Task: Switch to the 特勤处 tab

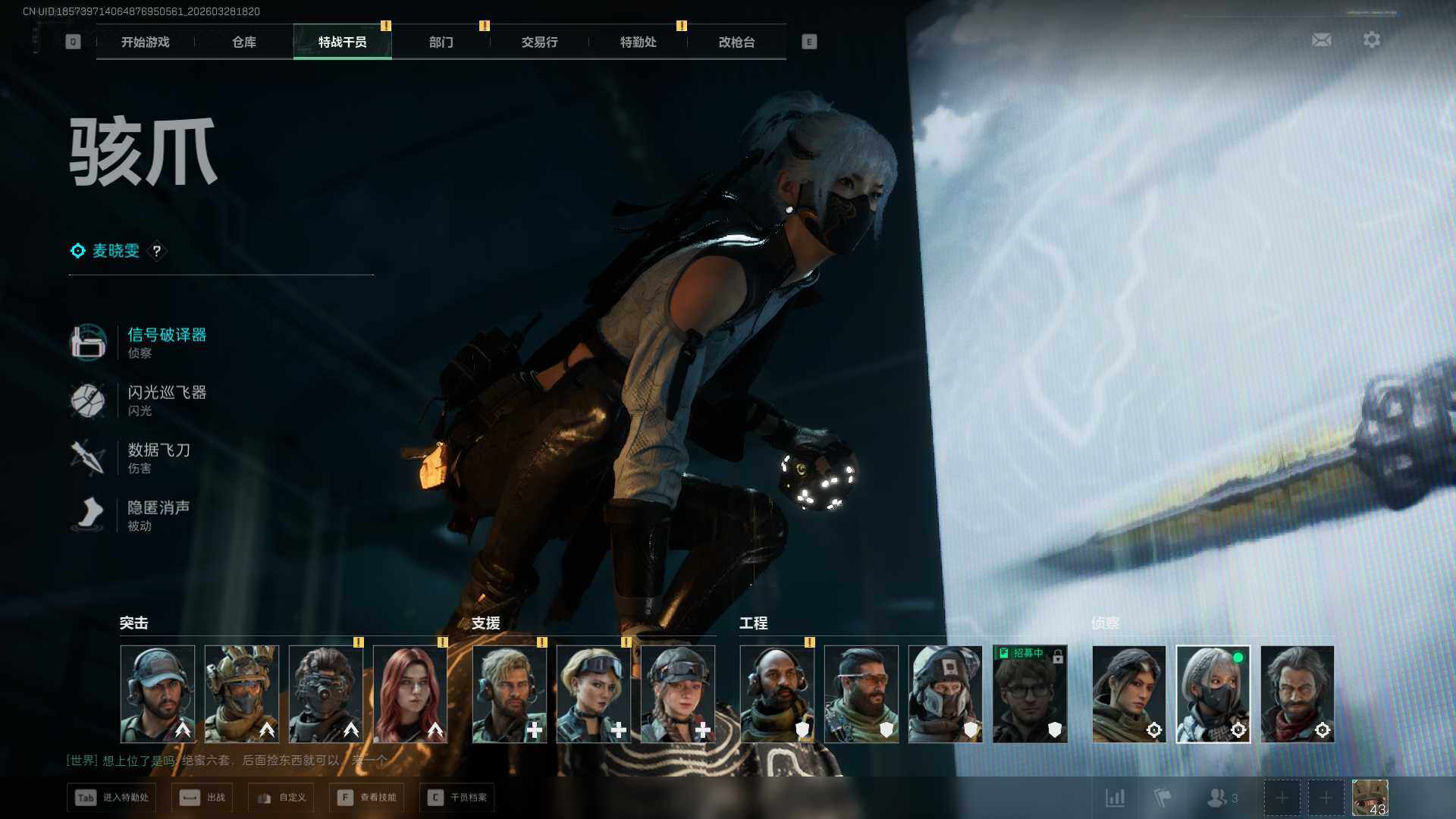Action: tap(638, 42)
